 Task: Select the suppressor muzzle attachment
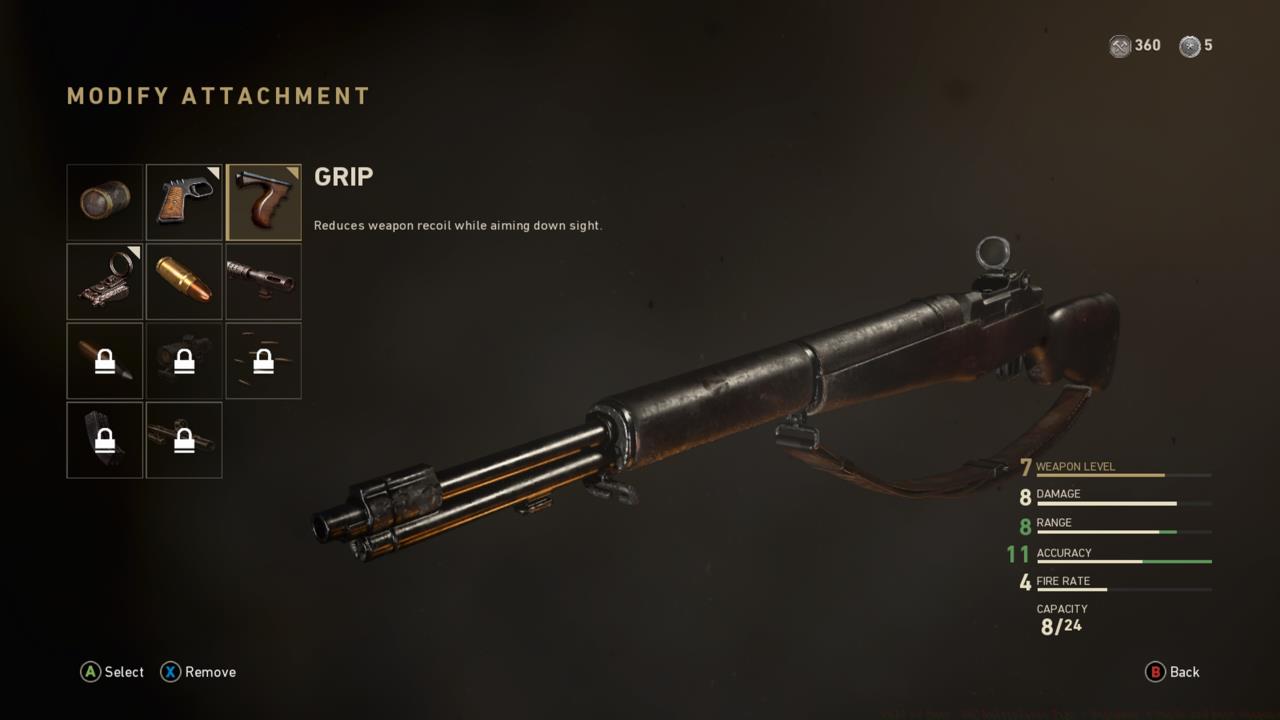click(105, 201)
